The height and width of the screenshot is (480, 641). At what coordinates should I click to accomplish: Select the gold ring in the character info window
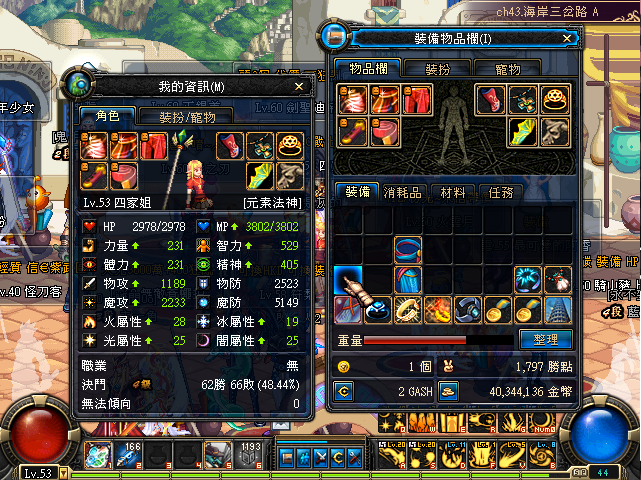(x=290, y=146)
